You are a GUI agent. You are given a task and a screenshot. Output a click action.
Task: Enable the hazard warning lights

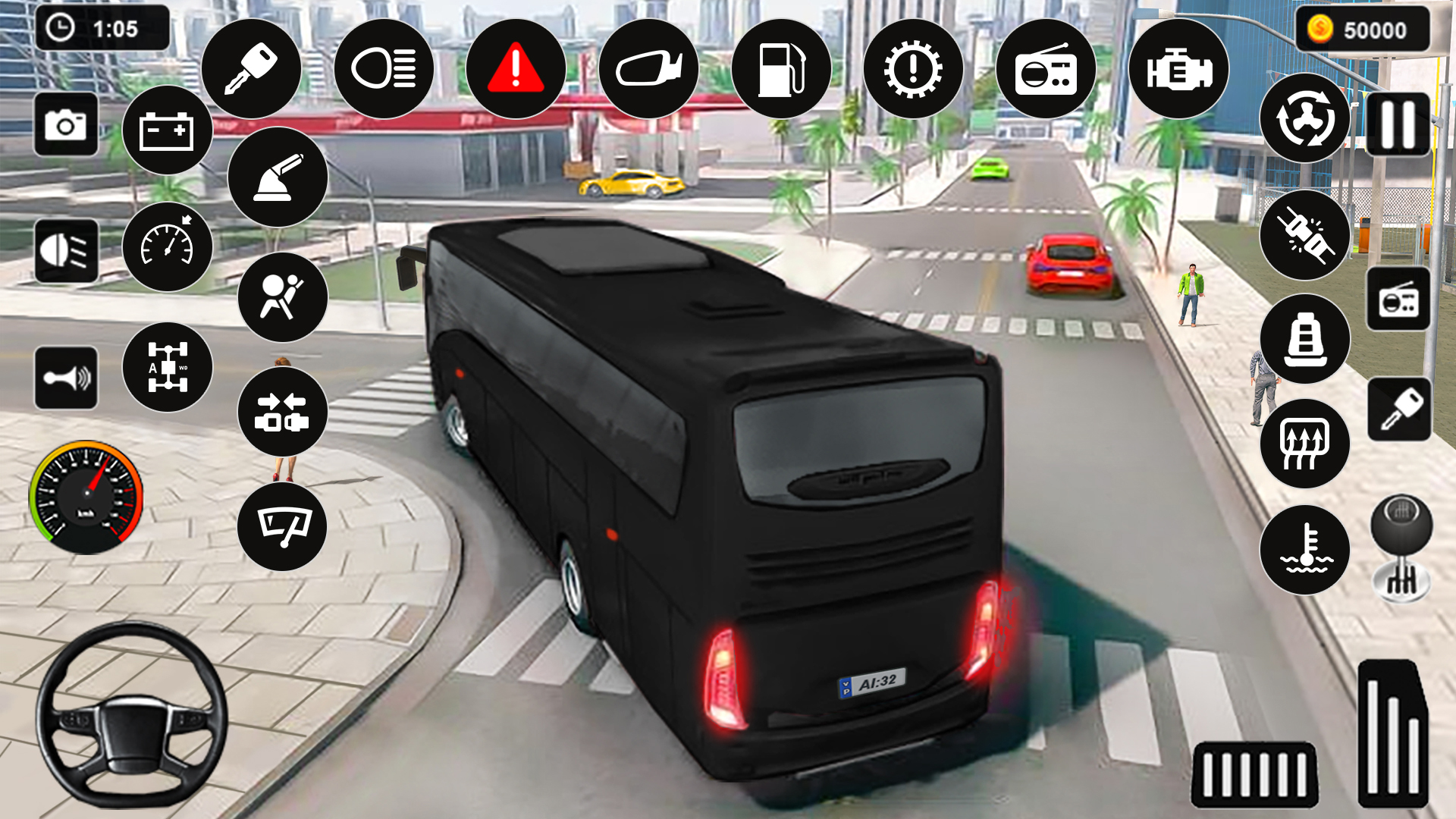[516, 68]
